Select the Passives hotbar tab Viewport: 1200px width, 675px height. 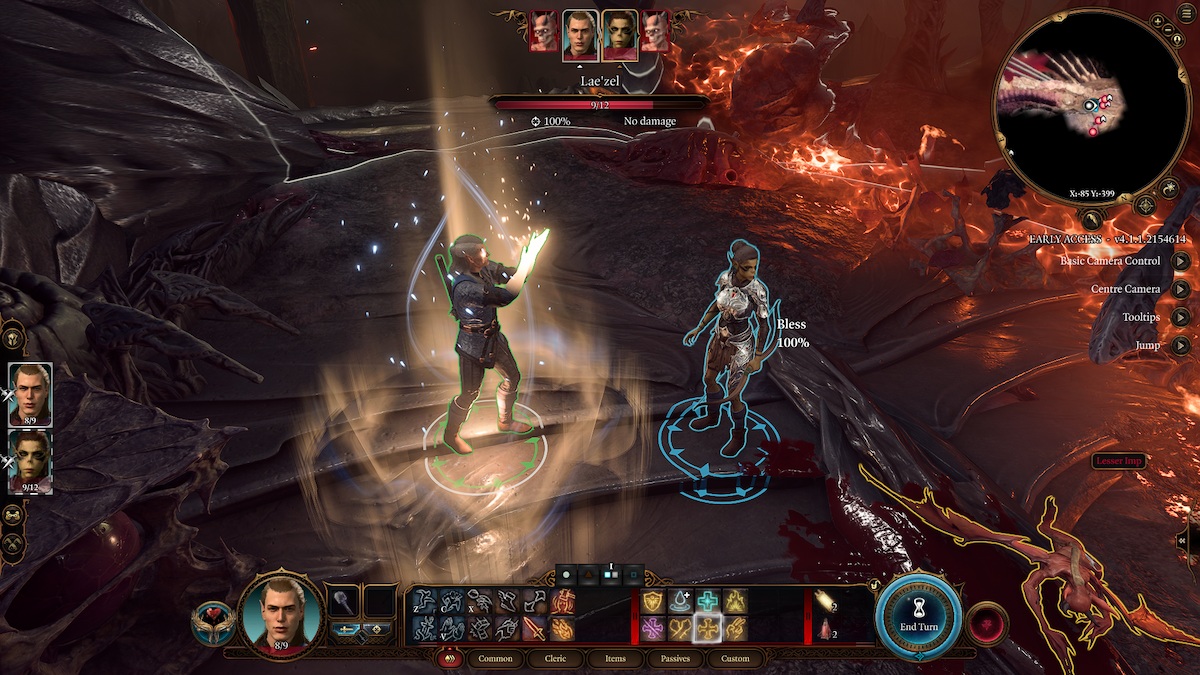(675, 659)
